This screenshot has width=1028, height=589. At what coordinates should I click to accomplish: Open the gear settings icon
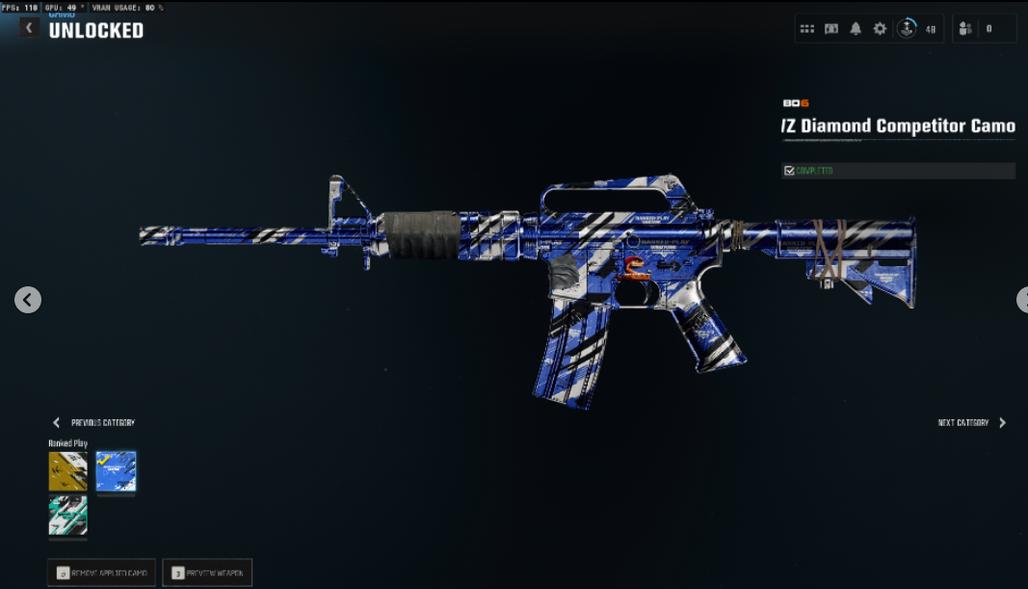tap(880, 29)
